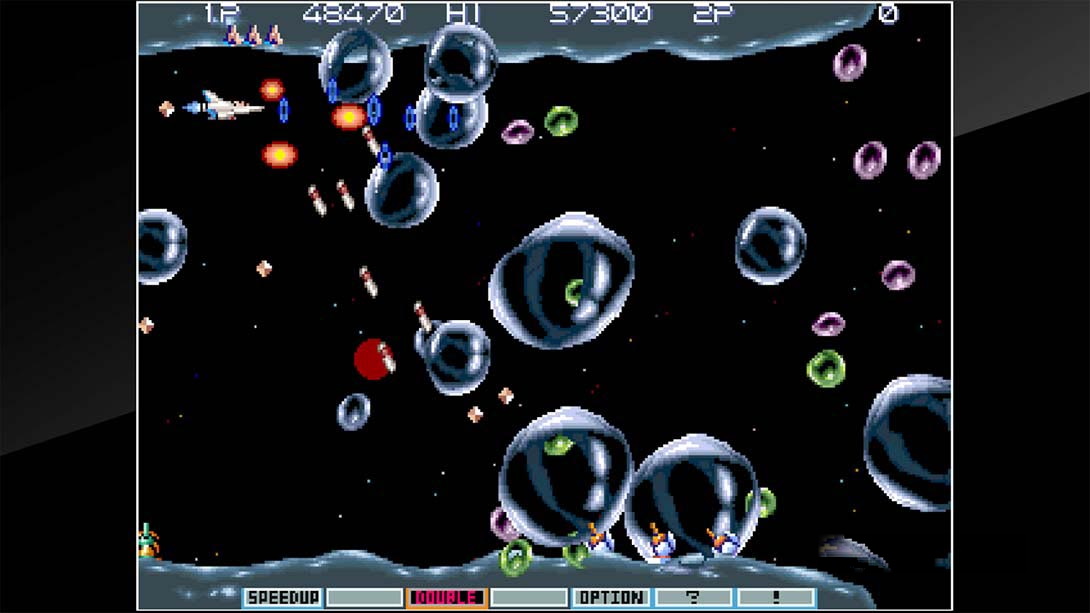
Task: Pick the question mark power-up slot
Action: click(692, 598)
